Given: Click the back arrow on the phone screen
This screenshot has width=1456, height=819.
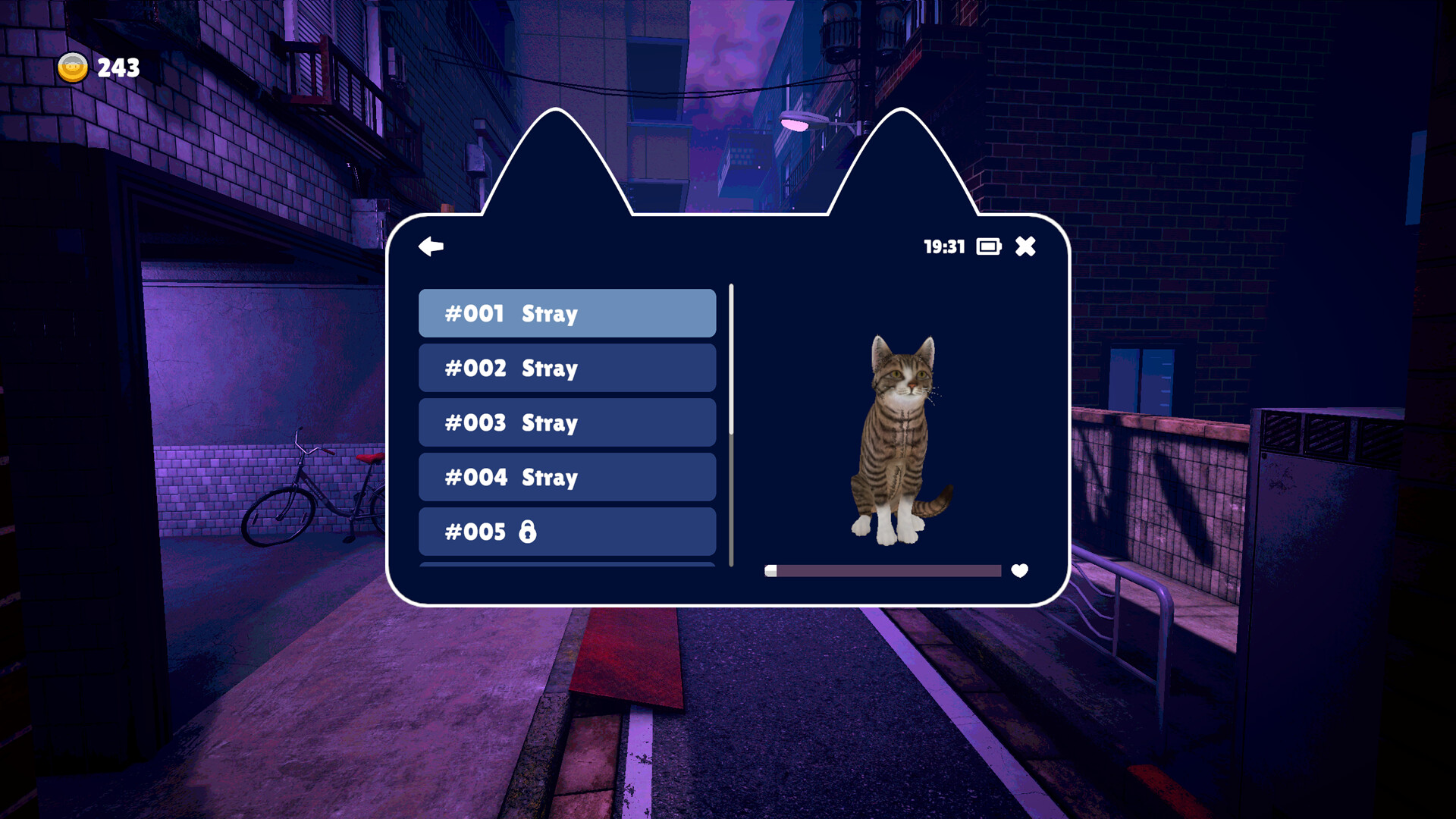Looking at the screenshot, I should [431, 246].
